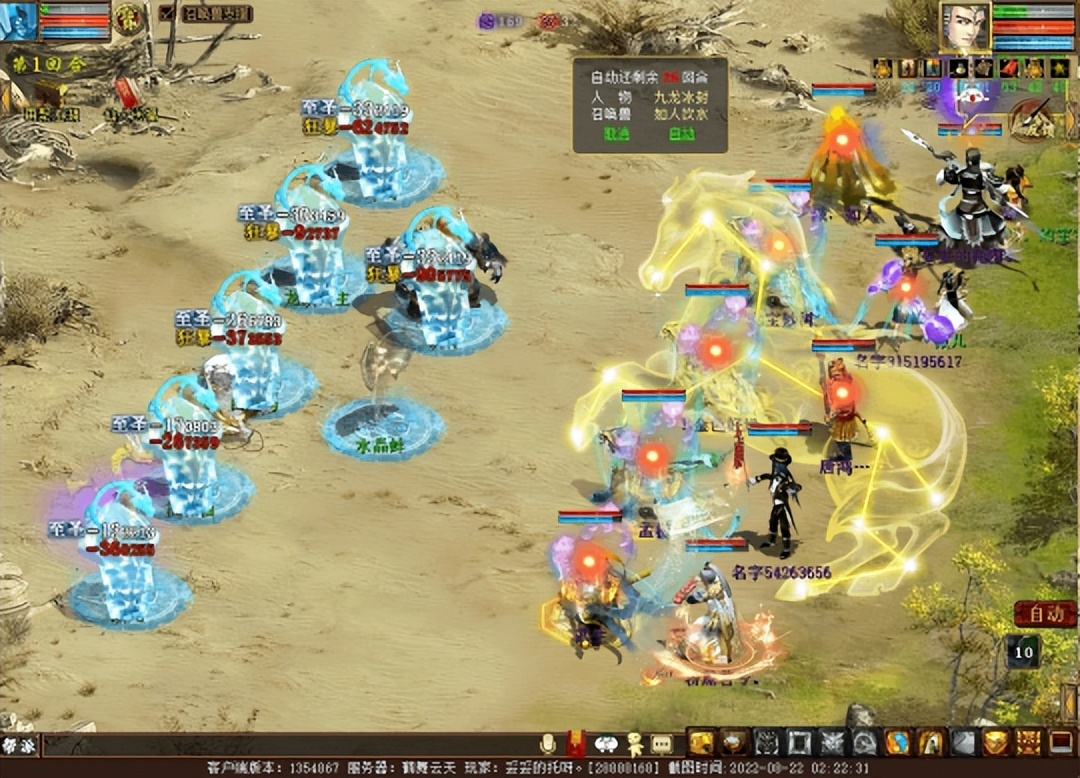Viewport: 1080px width, 778px height.
Task: Open the golden shield toolbar icon
Action: (x=995, y=742)
